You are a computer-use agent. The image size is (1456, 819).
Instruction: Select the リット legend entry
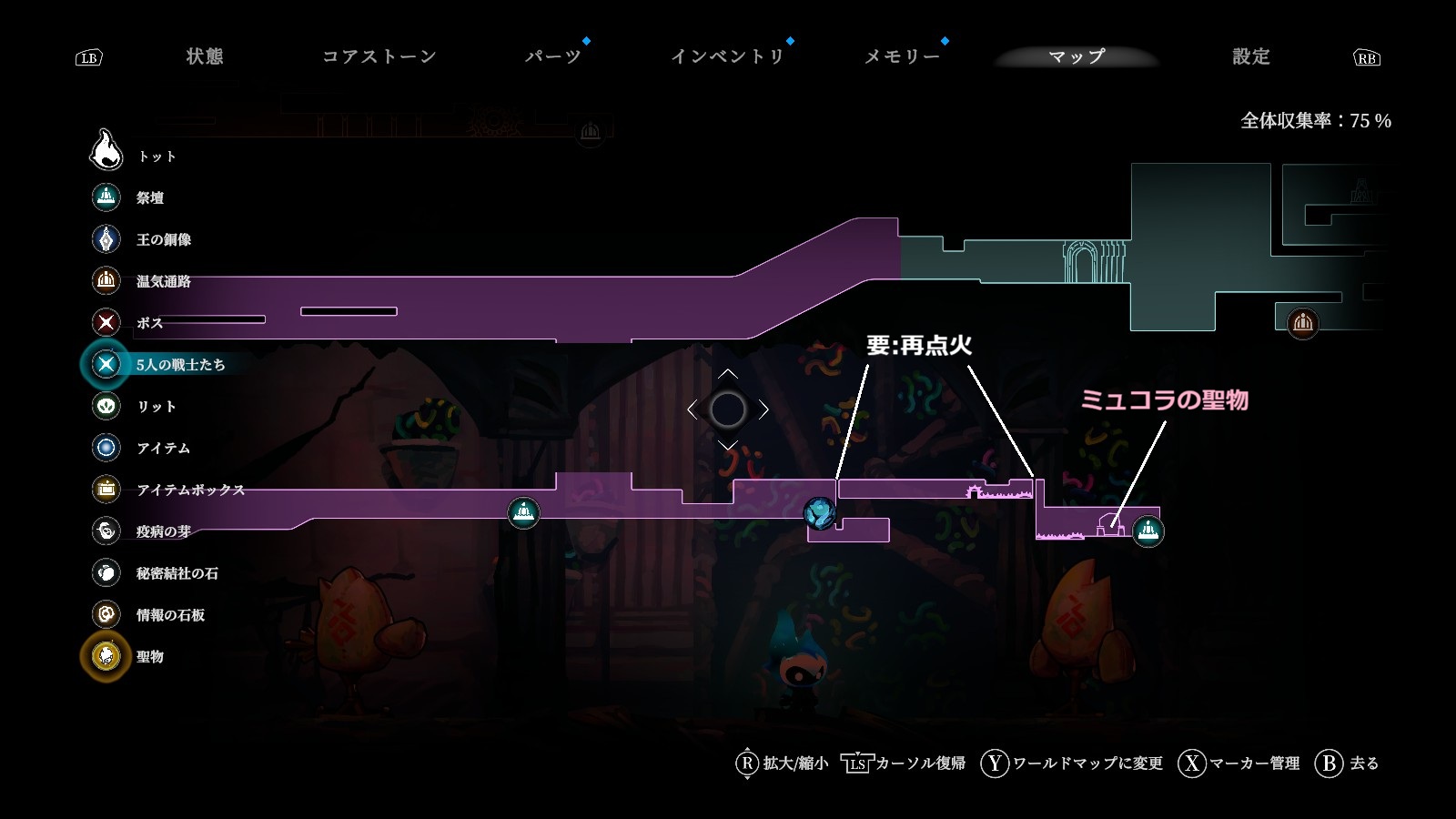[156, 407]
